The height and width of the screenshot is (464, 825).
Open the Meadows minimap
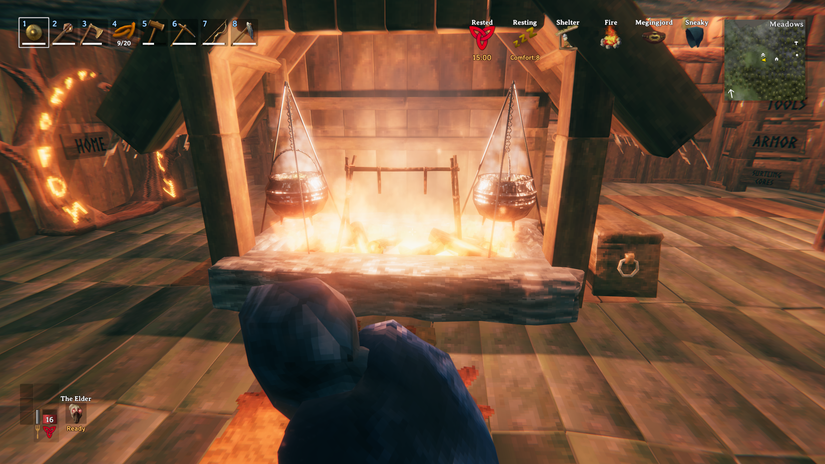point(766,60)
